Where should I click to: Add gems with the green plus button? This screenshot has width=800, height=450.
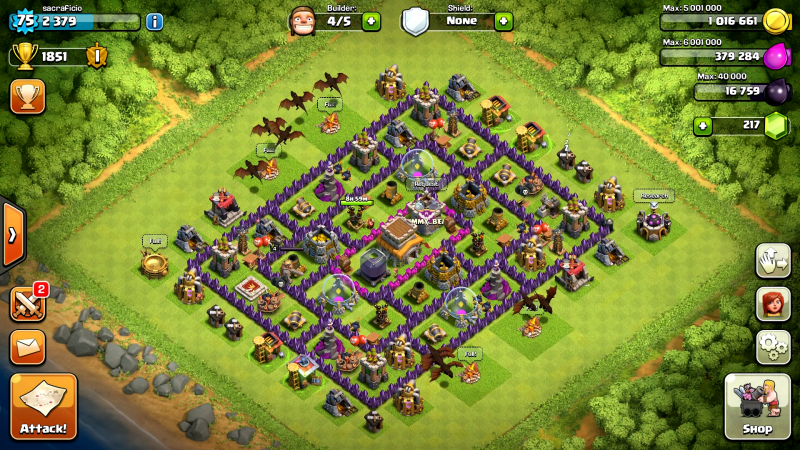coord(704,126)
